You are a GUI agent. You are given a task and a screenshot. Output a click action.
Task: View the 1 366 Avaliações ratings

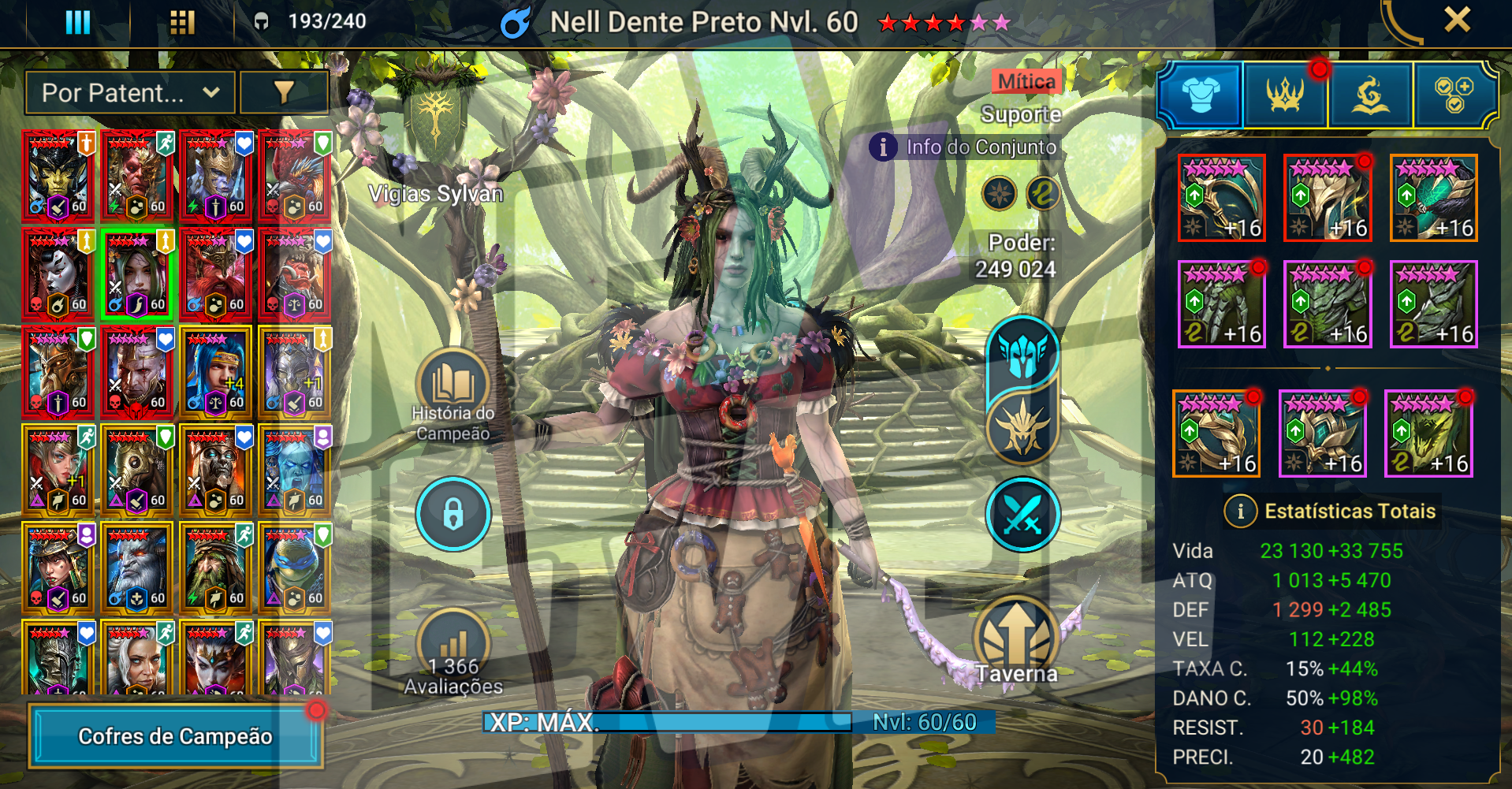[453, 654]
